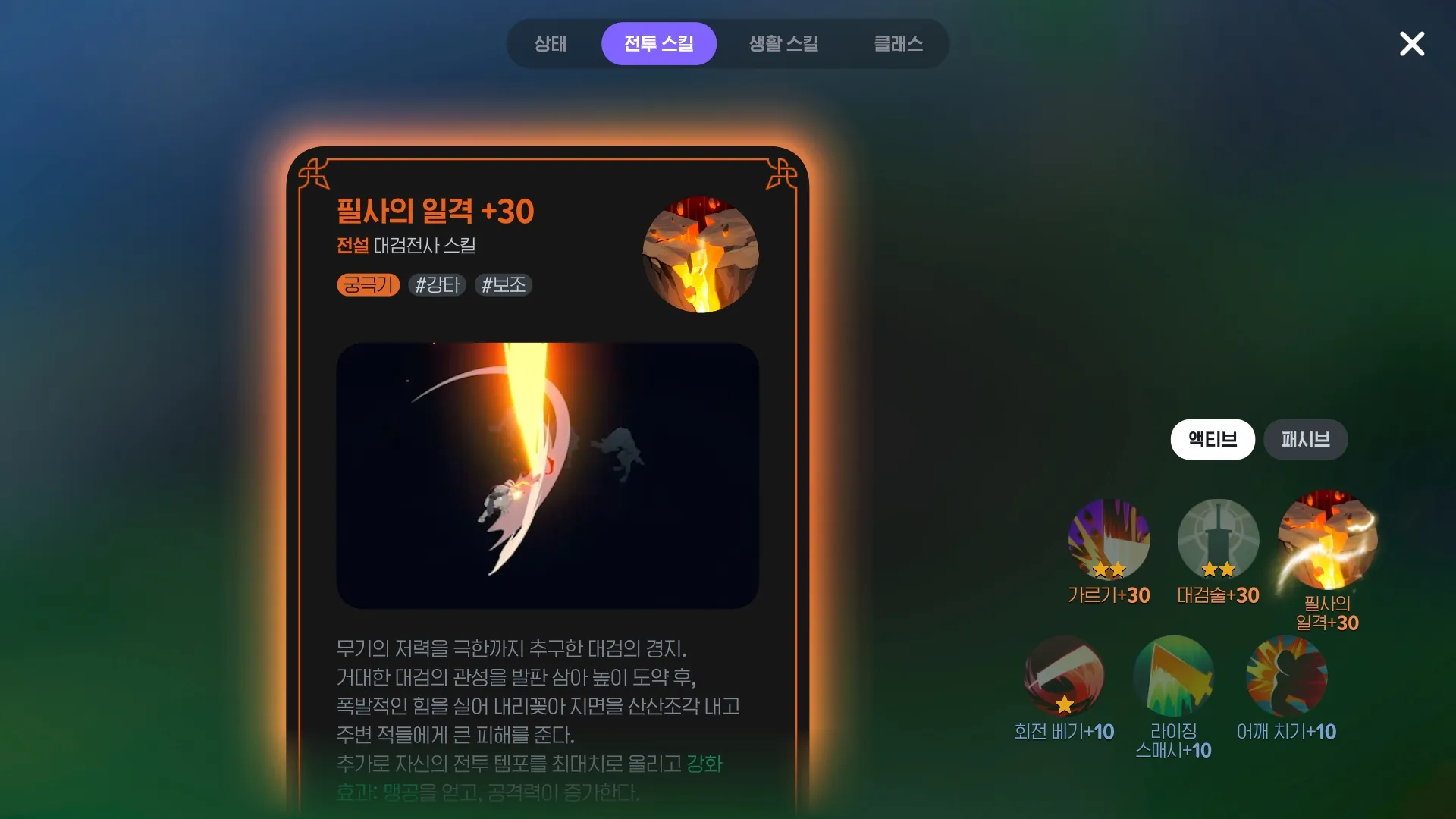Open the 클래스 tab
This screenshot has width=1456, height=819.
899,43
